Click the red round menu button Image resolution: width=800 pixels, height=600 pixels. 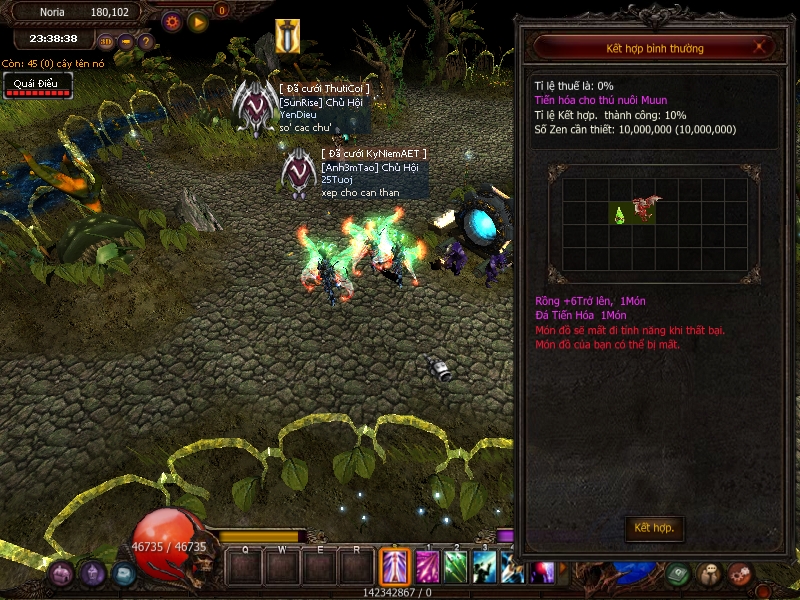pos(740,574)
